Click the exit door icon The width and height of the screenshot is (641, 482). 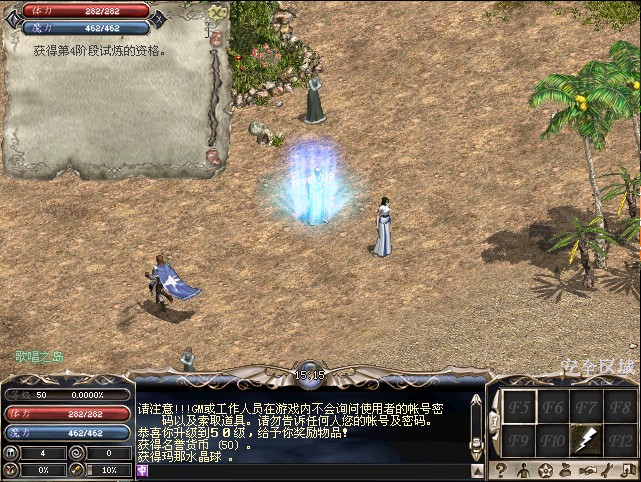coord(630,470)
